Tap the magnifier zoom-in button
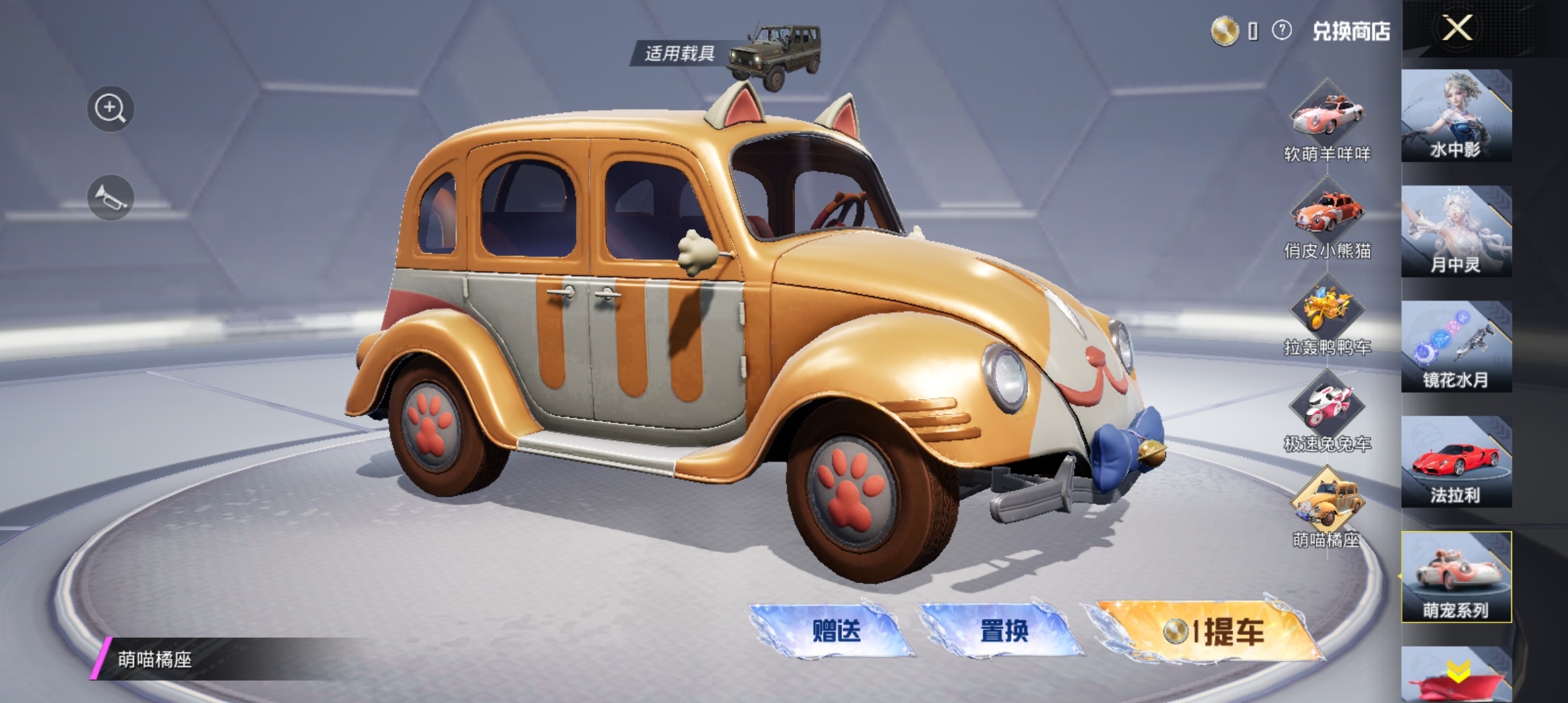Image resolution: width=1568 pixels, height=703 pixels. 110,109
